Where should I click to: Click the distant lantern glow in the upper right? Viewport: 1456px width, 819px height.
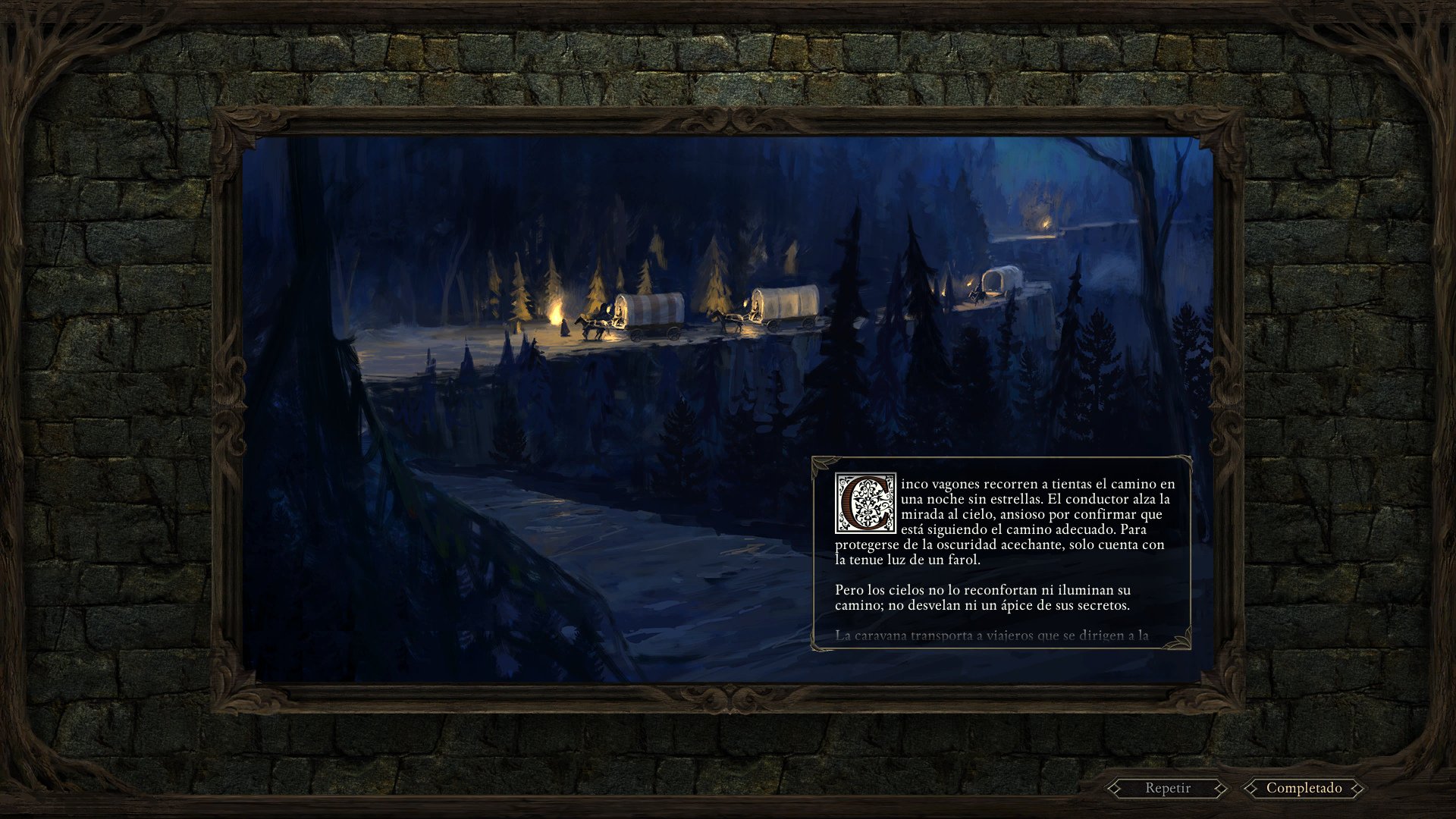pos(1045,224)
